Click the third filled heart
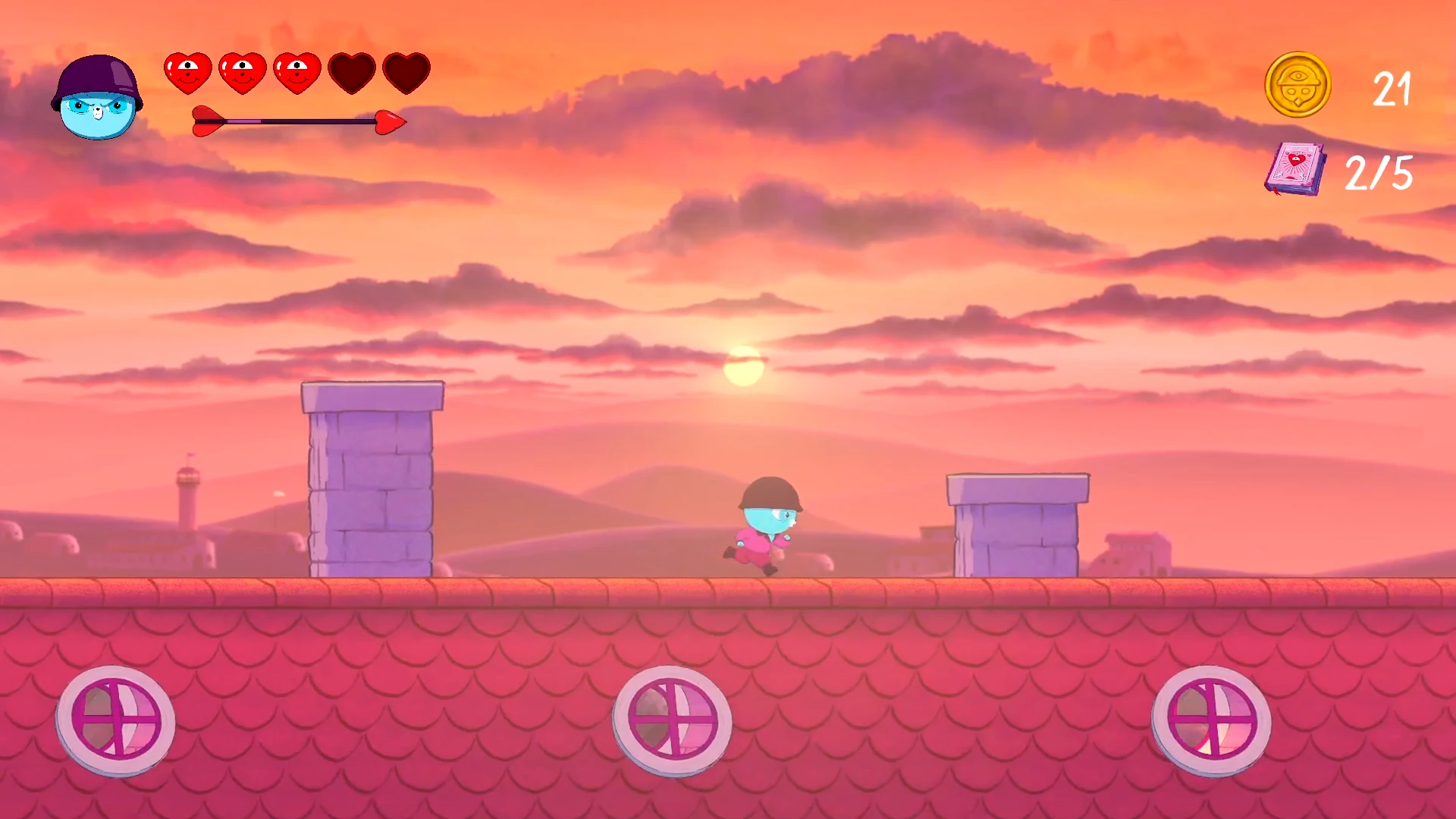 pos(297,72)
